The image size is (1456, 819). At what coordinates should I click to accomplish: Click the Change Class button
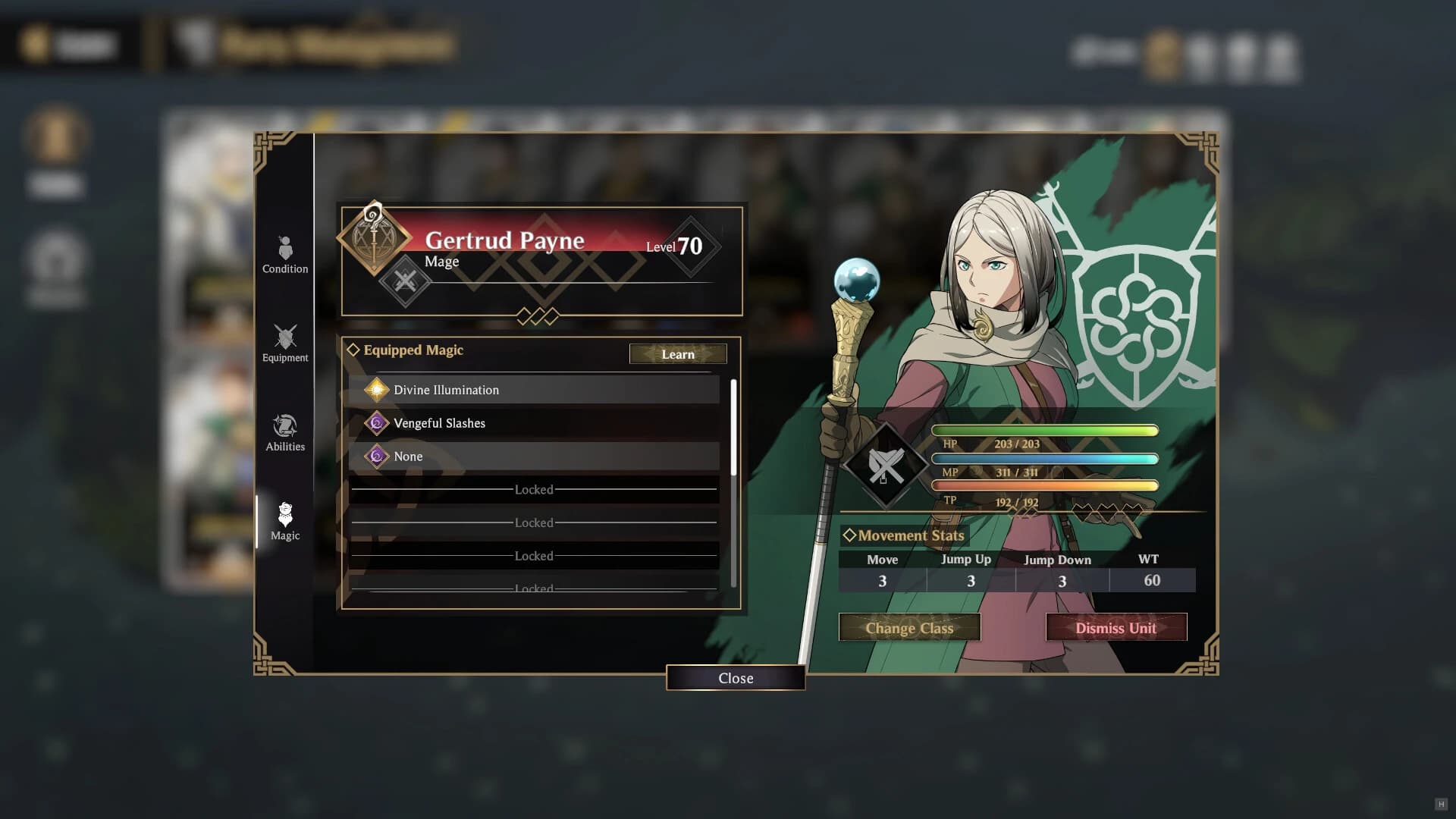coord(909,628)
